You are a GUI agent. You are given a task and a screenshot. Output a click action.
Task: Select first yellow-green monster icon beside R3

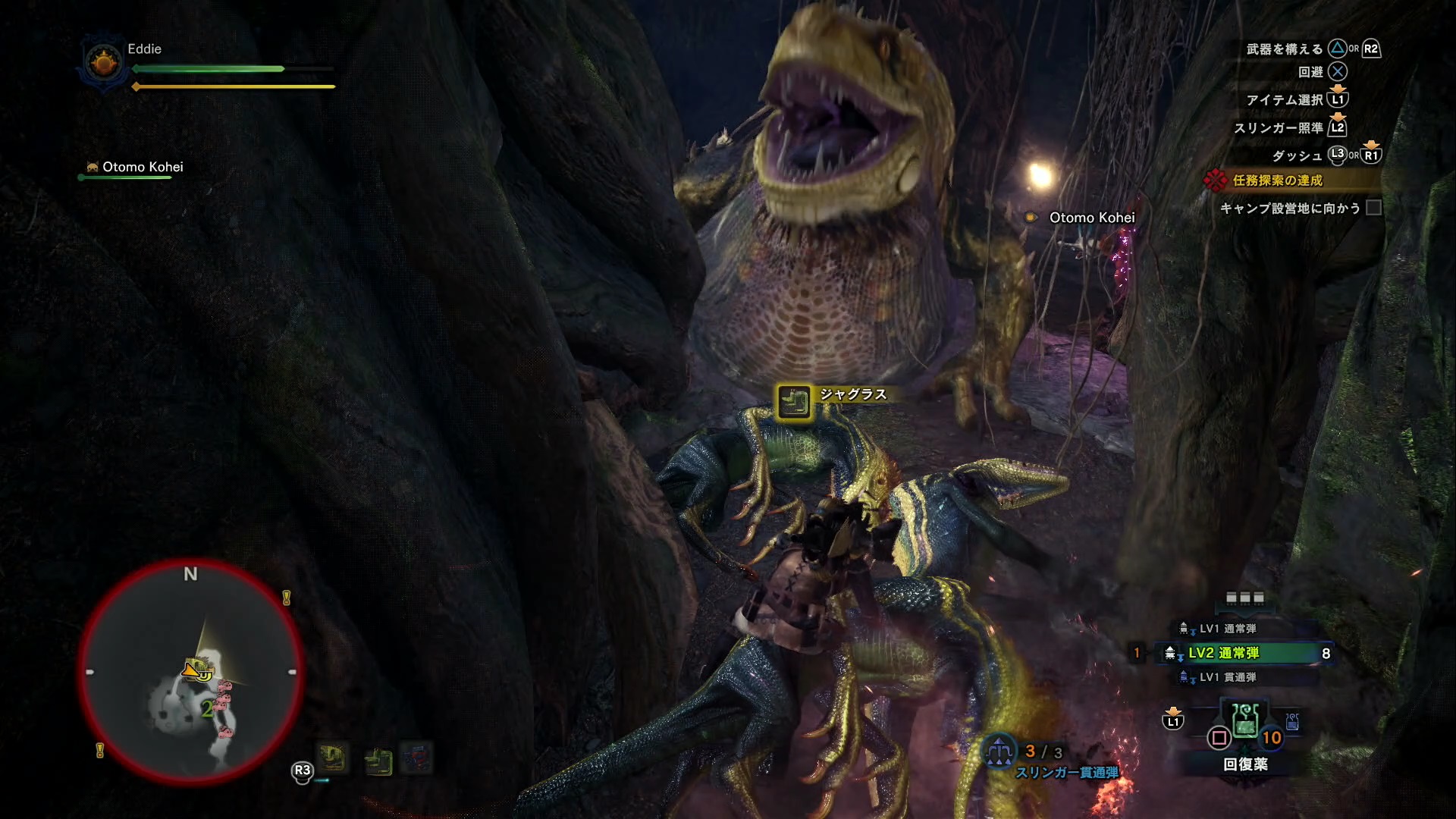[332, 758]
